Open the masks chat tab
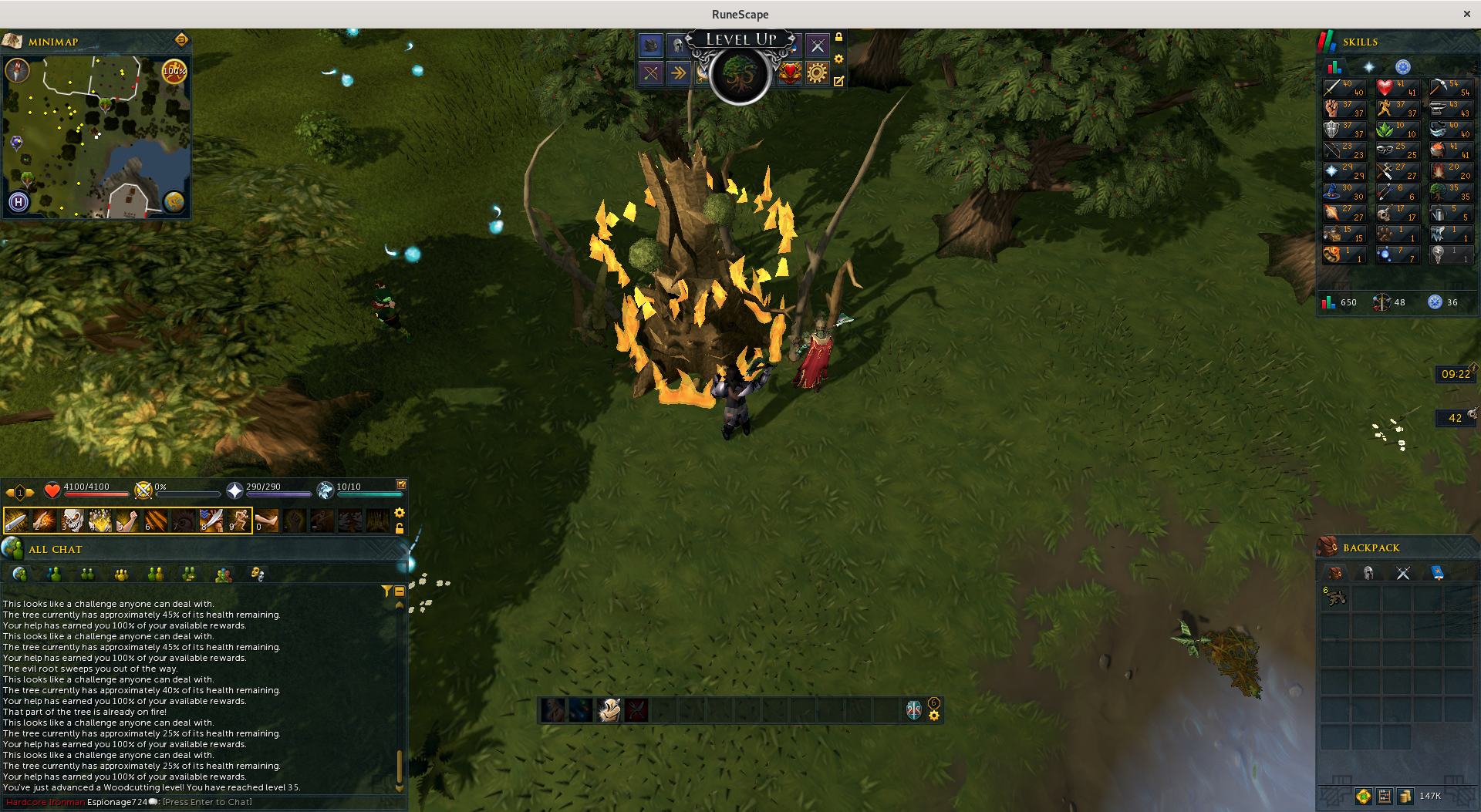The height and width of the screenshot is (812, 1481). click(x=257, y=574)
